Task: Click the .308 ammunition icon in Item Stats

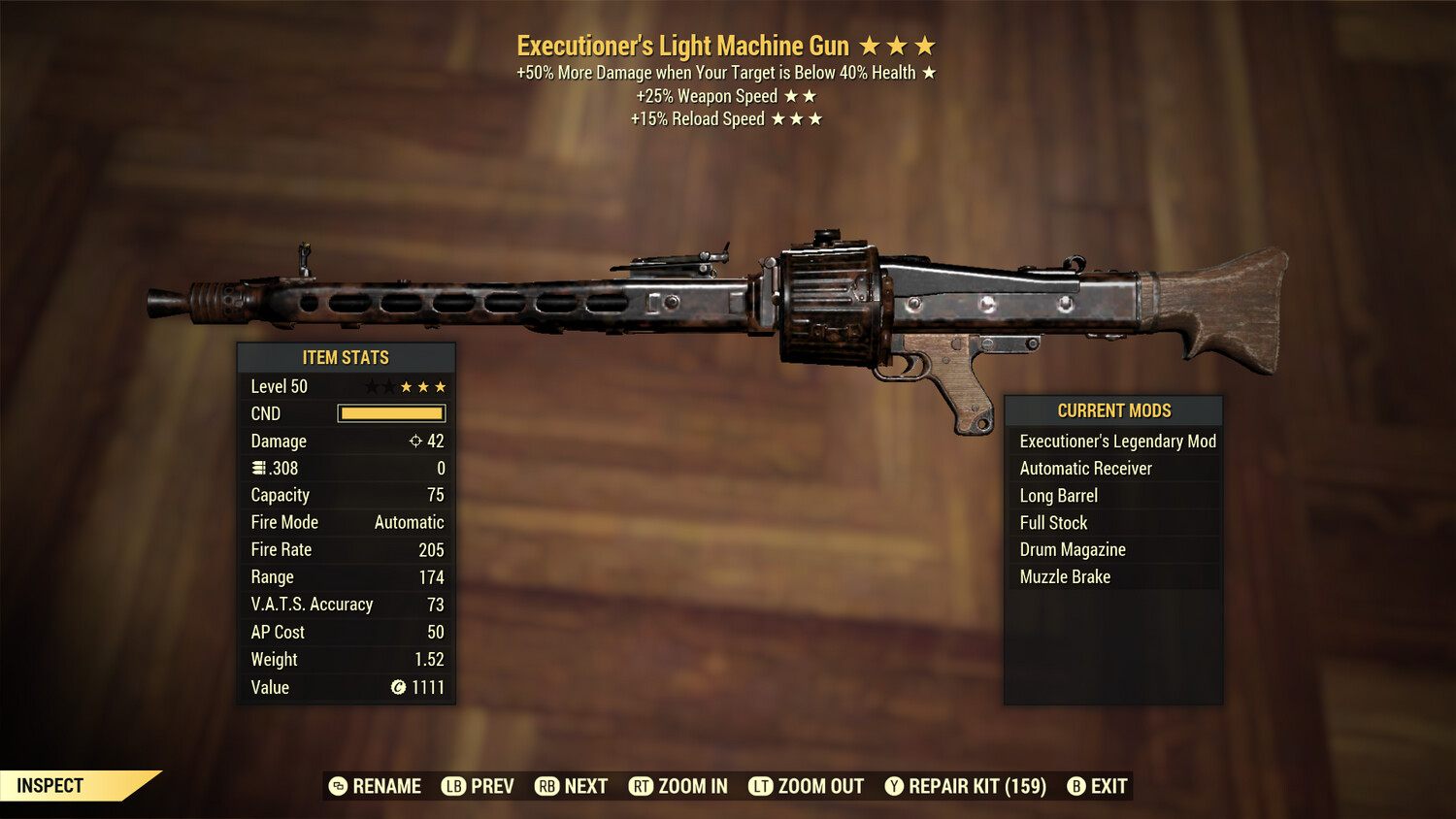Action: click(257, 468)
